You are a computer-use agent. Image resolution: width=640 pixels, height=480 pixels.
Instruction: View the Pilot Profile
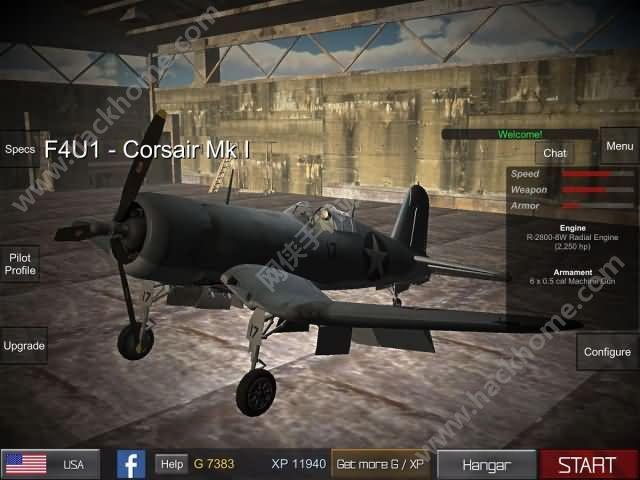click(20, 264)
